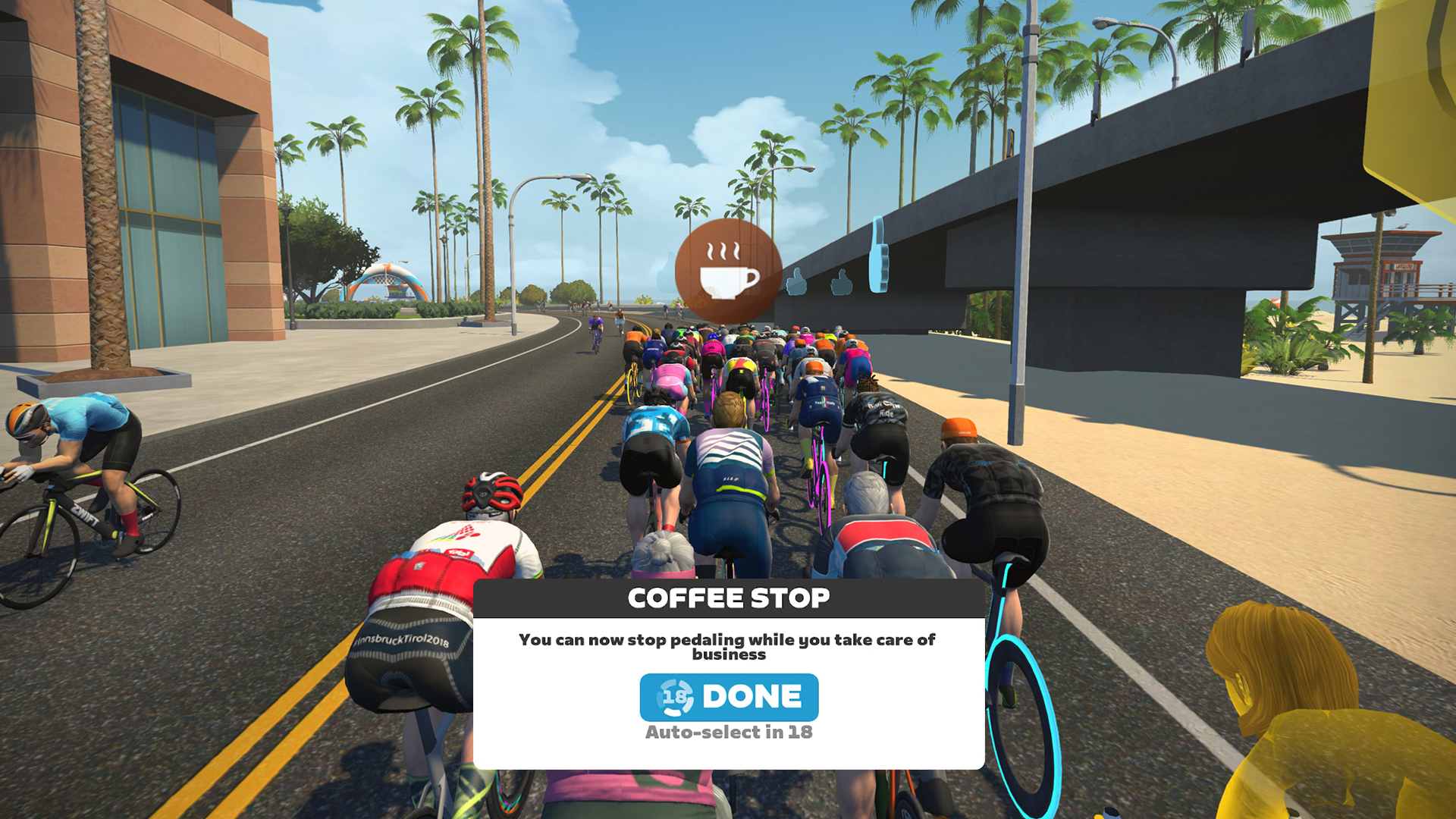Viewport: 1456px width, 819px height.
Task: Click the countdown circle icon inside DONE
Action: (x=674, y=698)
